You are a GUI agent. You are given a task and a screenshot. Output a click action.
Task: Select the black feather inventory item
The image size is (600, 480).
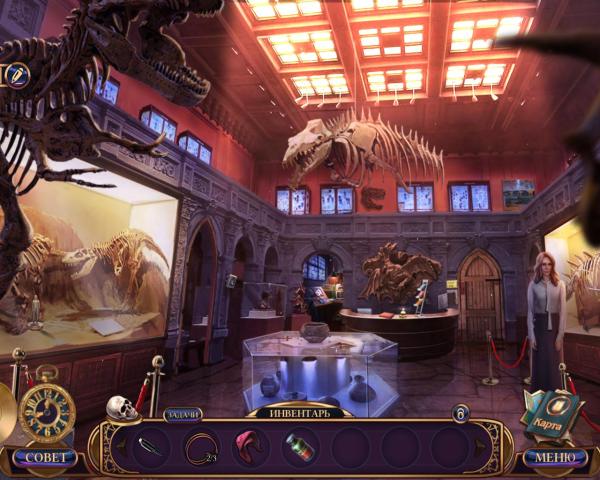(152, 447)
